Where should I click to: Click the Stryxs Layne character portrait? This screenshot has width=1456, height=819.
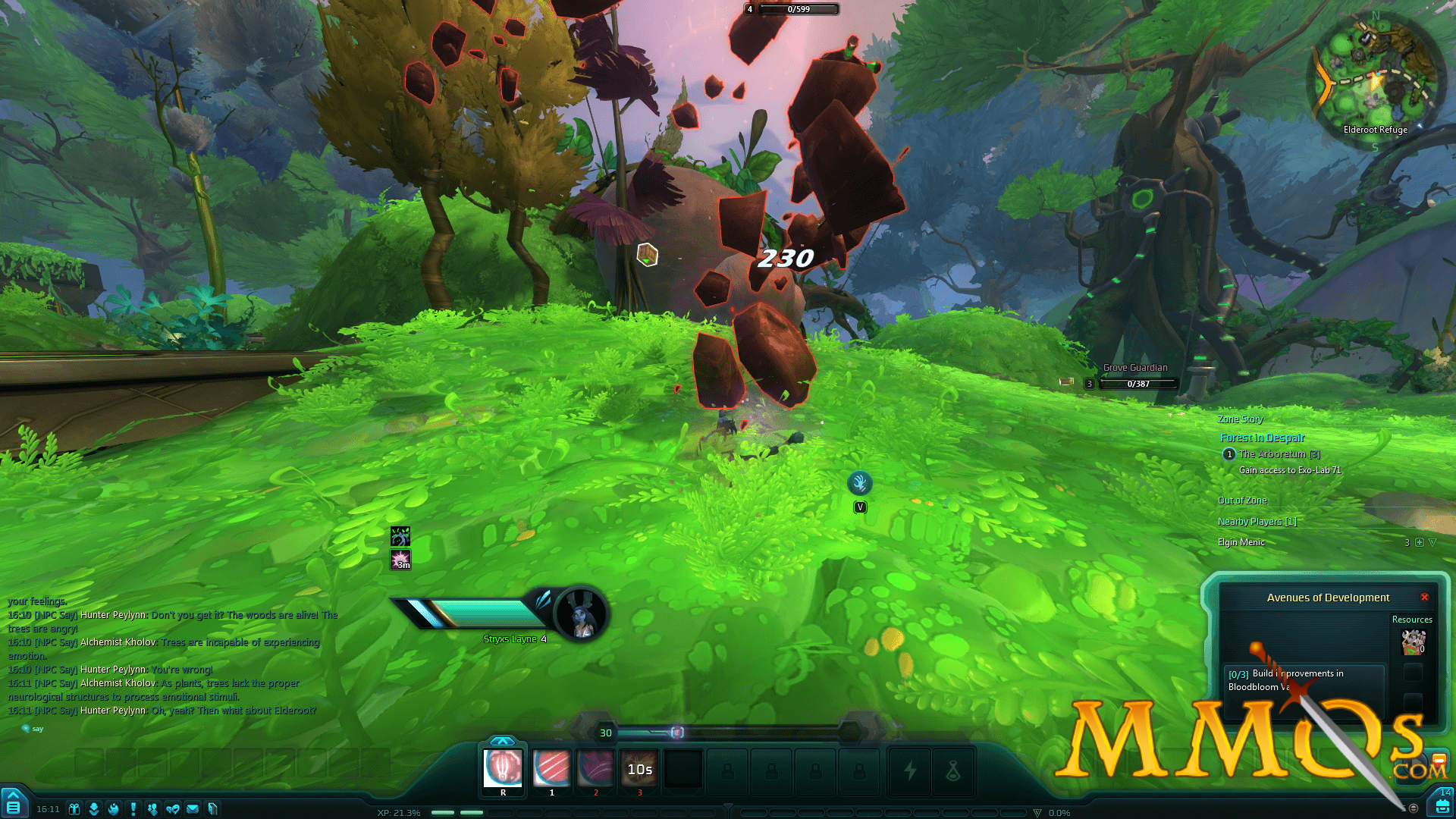[x=582, y=614]
